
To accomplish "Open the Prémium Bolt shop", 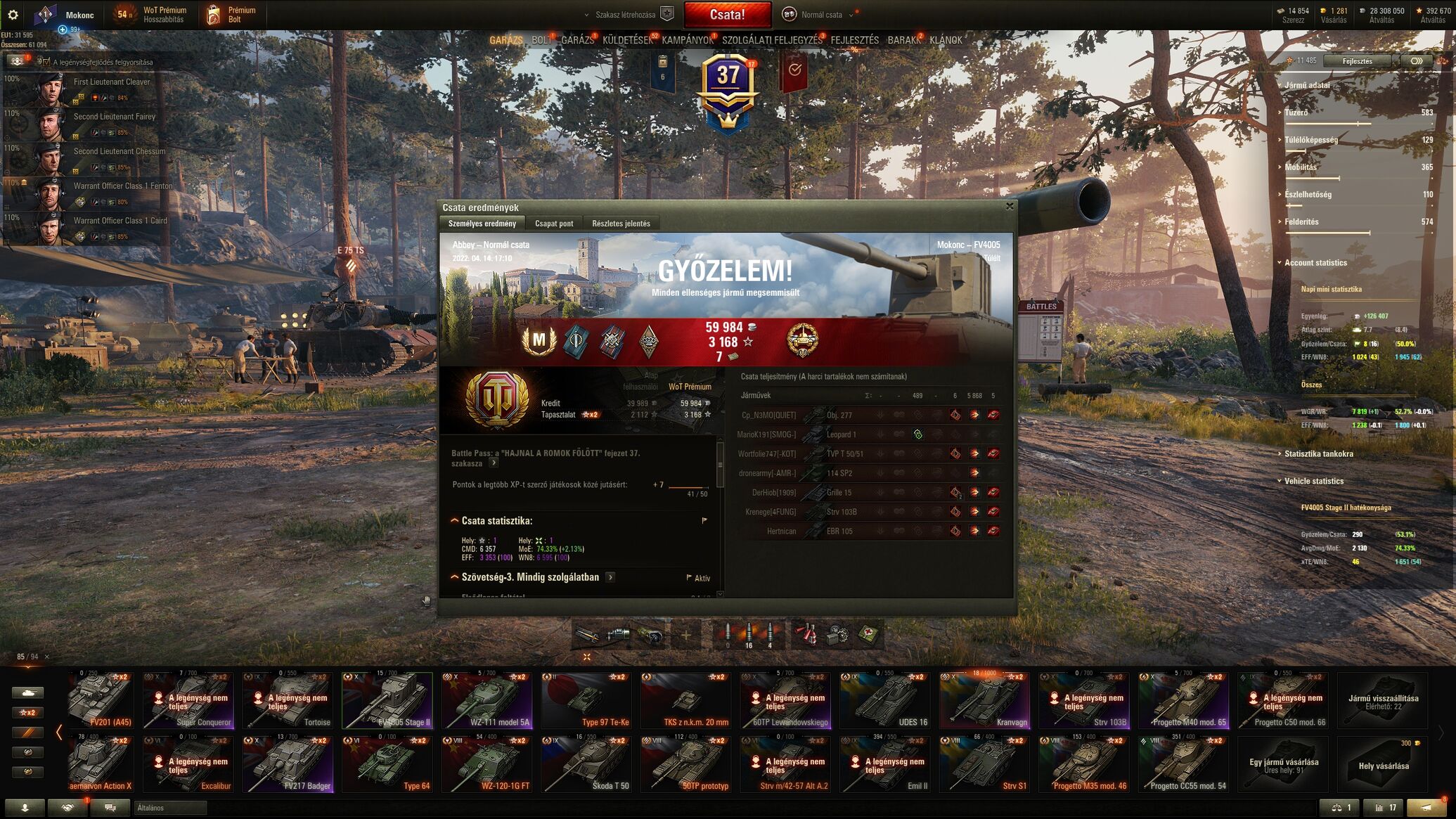I will [232, 15].
